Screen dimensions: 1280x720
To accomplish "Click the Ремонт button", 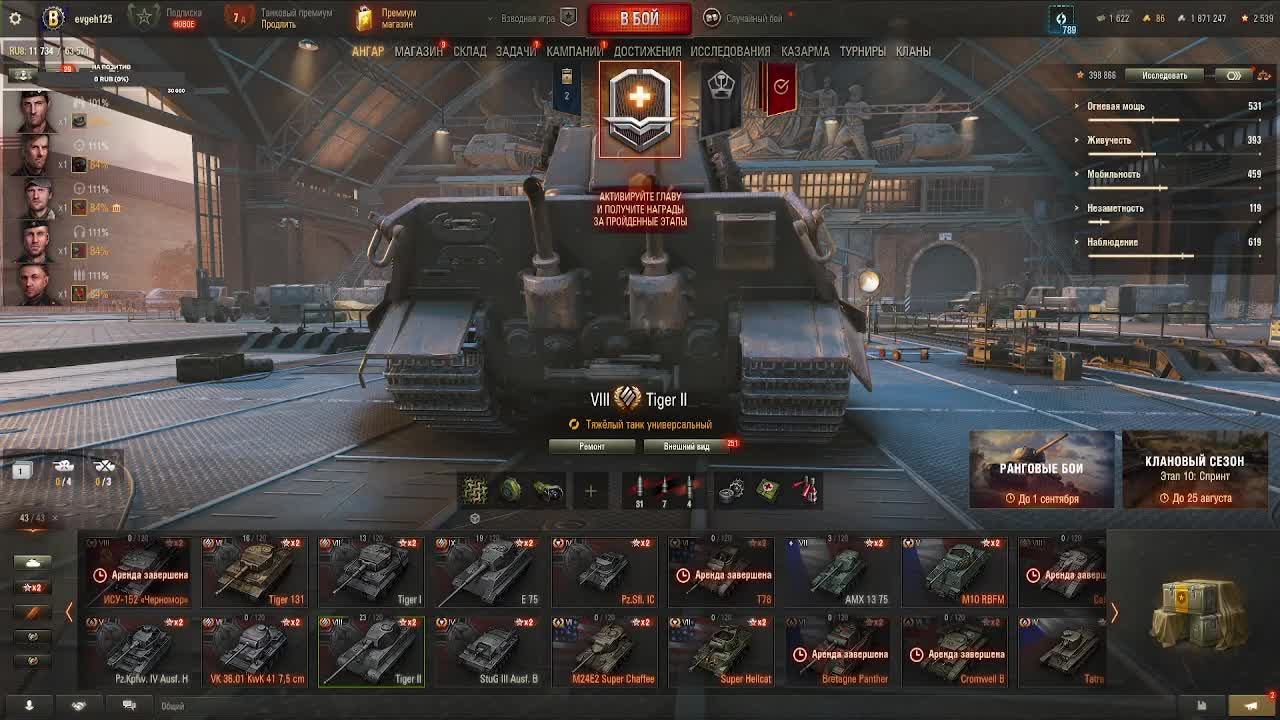I will click(x=592, y=446).
